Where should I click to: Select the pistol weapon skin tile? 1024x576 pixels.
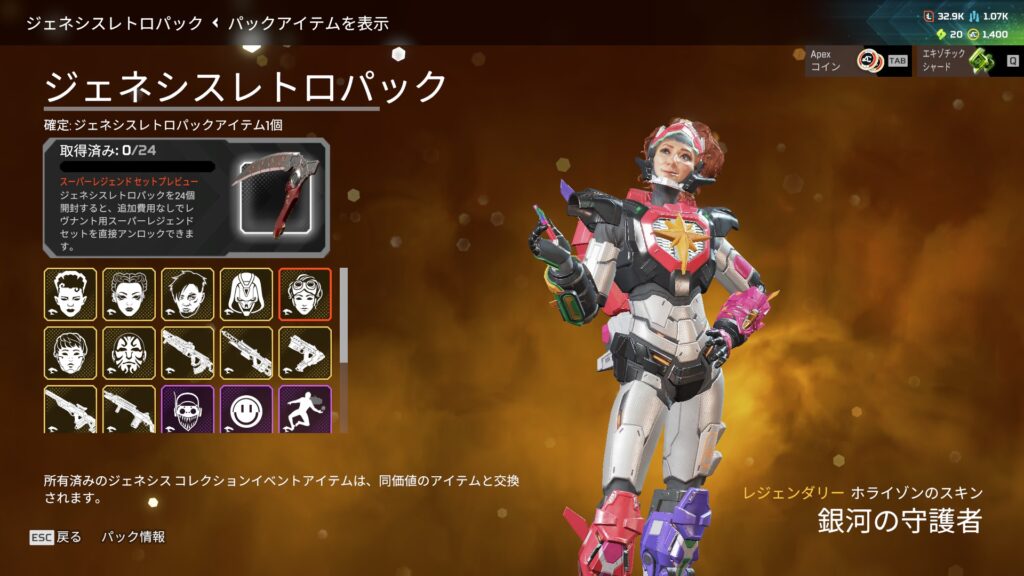pos(305,353)
